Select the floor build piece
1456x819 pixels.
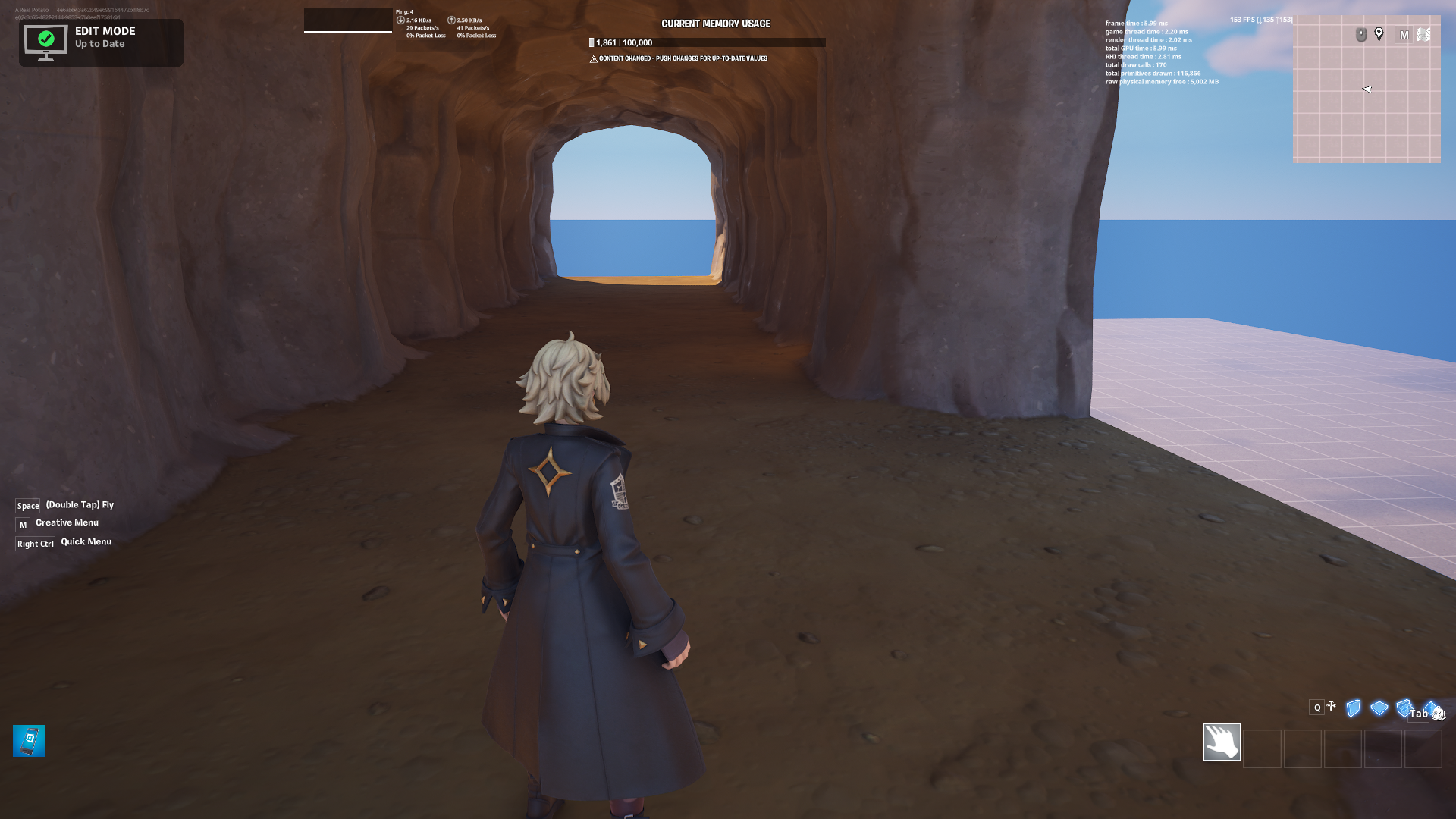[x=1379, y=709]
